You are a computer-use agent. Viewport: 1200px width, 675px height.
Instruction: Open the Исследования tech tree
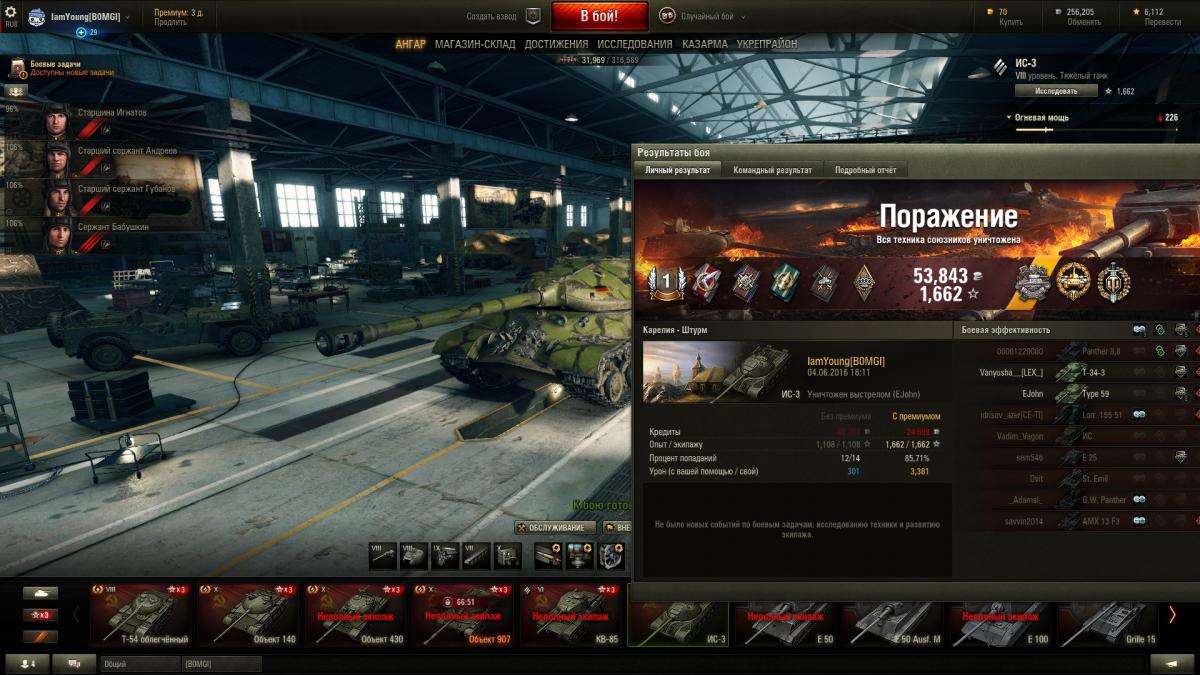(x=635, y=45)
